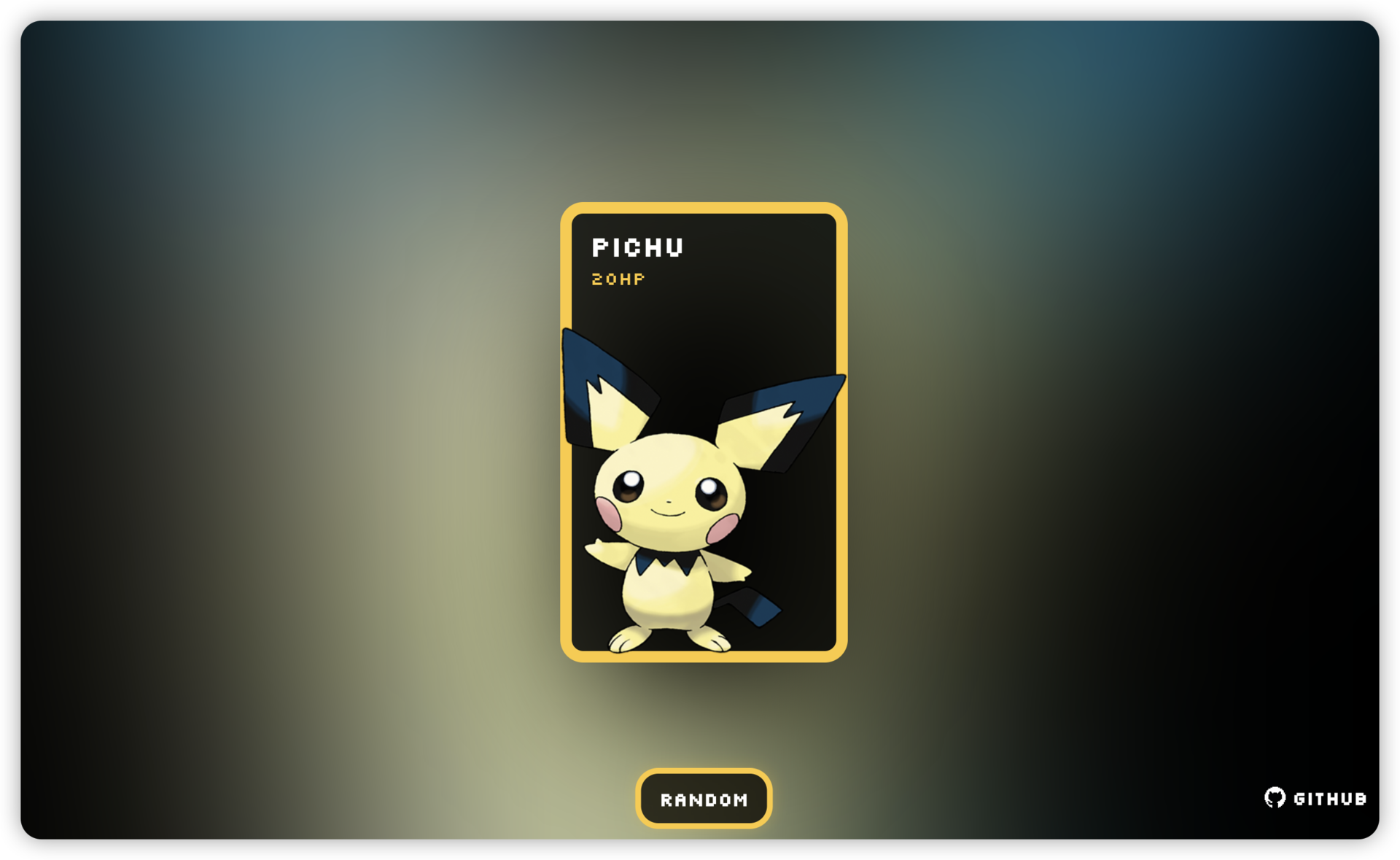Select the Pichu card
The width and height of the screenshot is (1400, 860).
click(x=703, y=432)
